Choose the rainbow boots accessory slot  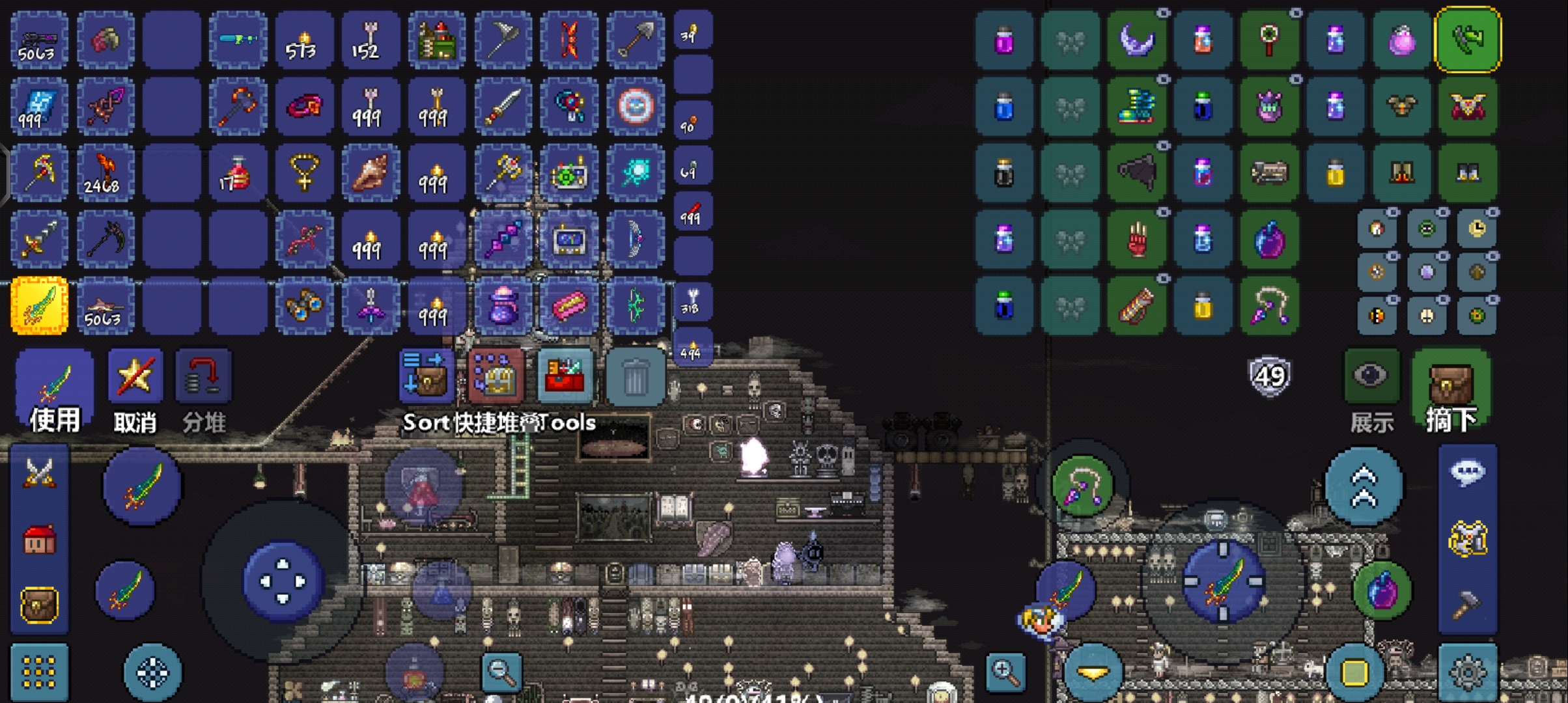(x=1136, y=107)
